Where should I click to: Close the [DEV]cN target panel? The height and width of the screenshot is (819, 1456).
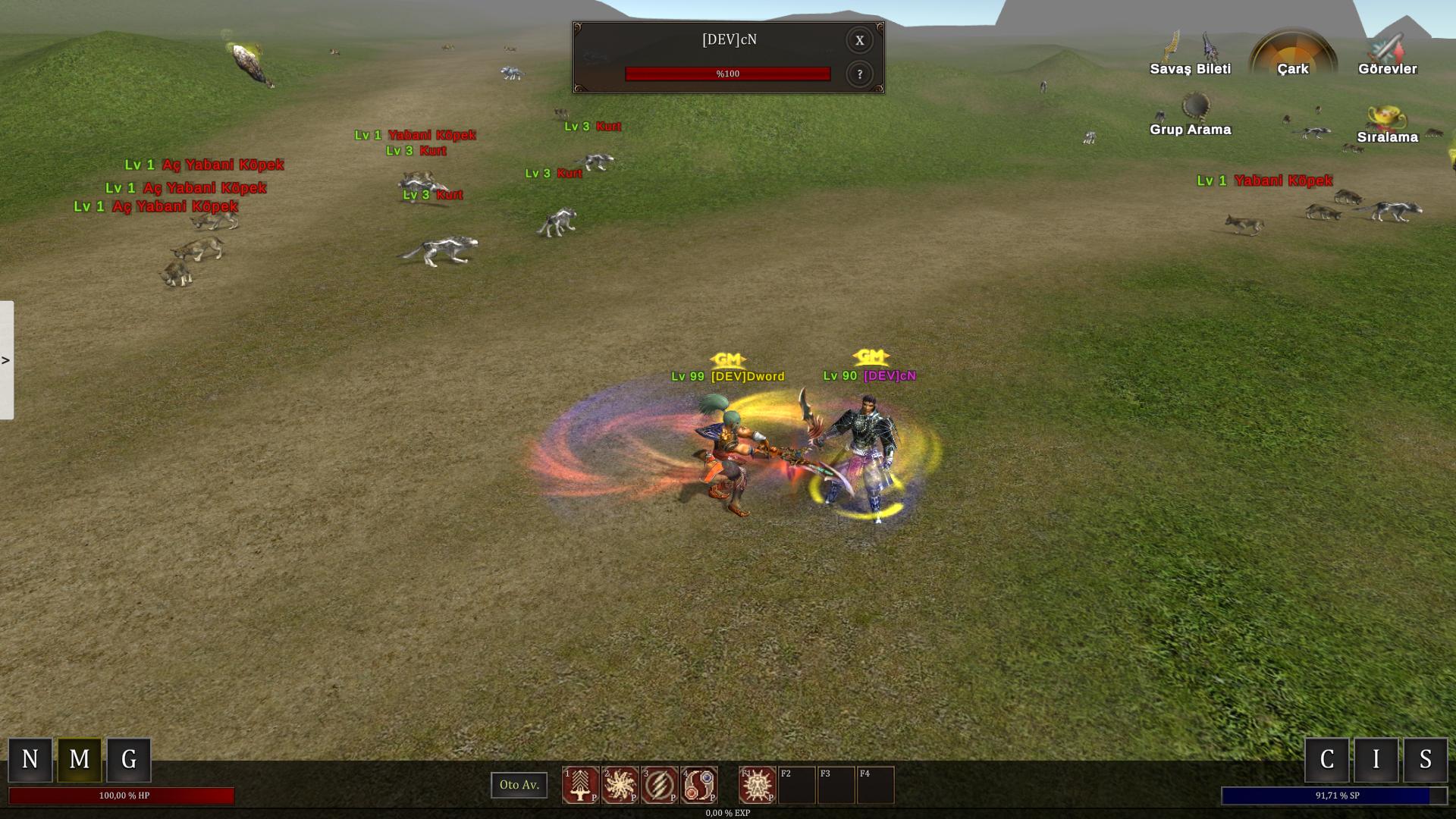(x=859, y=41)
